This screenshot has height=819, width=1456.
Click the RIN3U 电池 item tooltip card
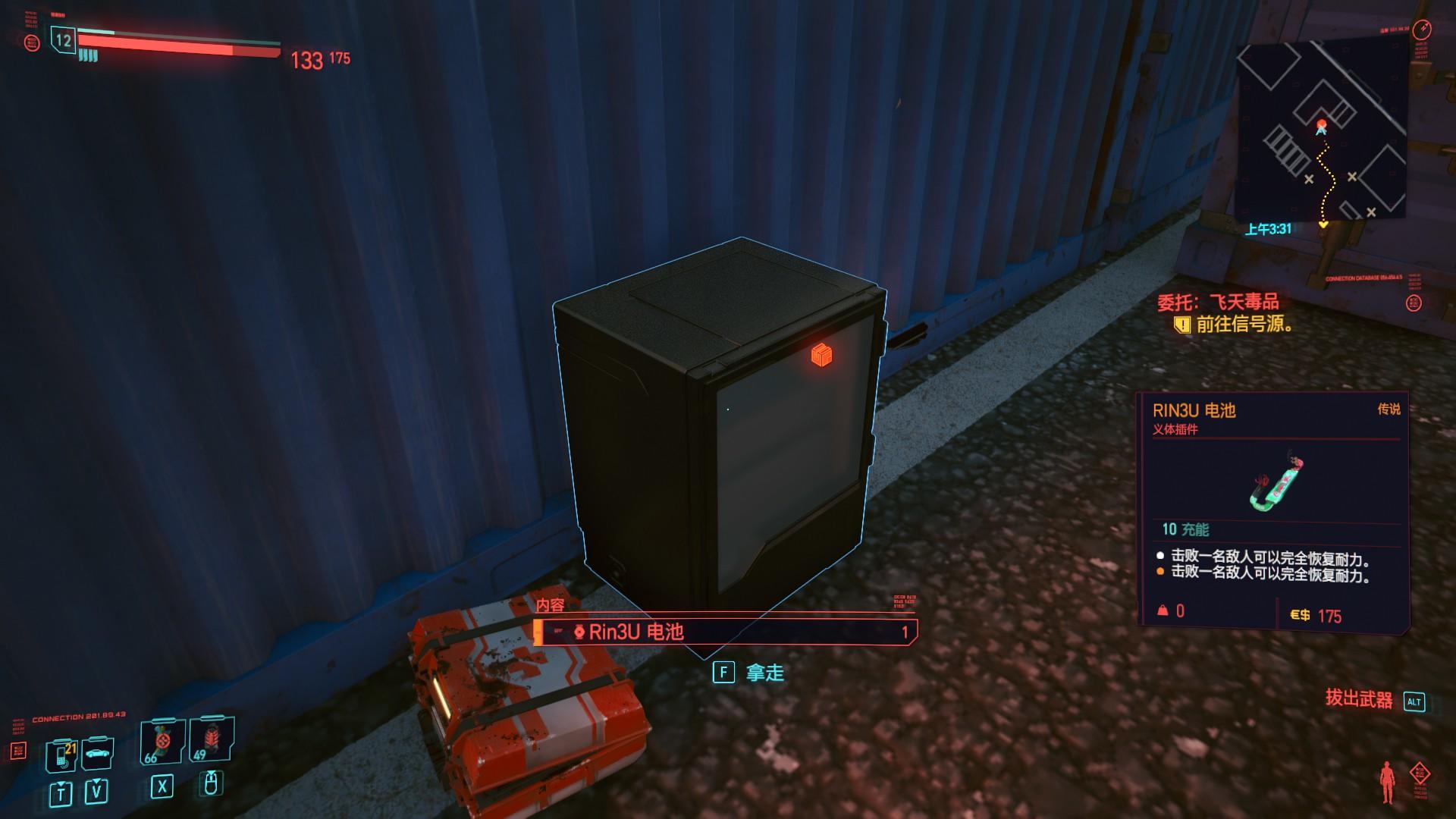point(1272,509)
